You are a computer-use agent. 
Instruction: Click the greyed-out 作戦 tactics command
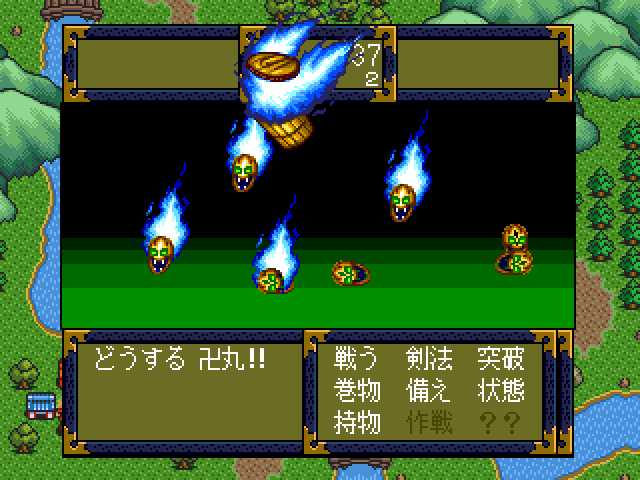pos(429,422)
